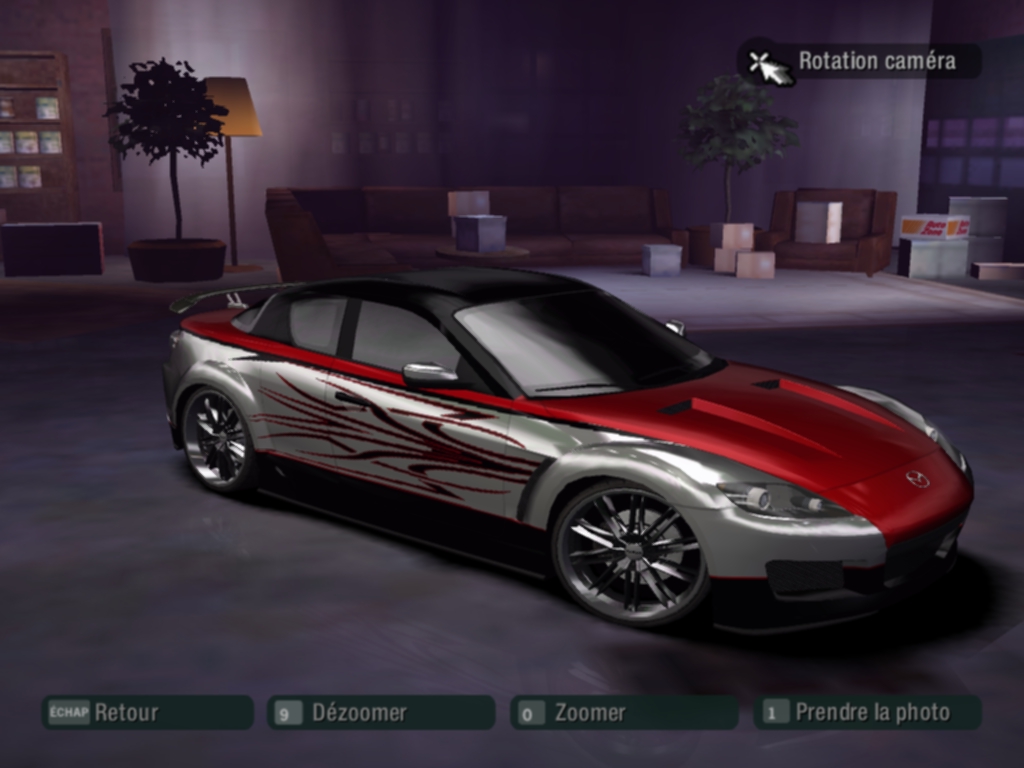This screenshot has height=768, width=1024.
Task: Click the Rotation caméra control
Action: [860, 61]
